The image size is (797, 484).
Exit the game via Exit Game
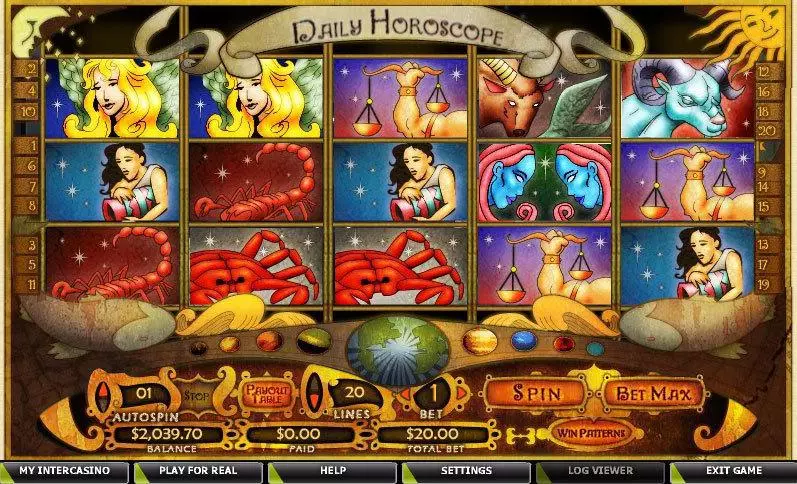click(732, 470)
